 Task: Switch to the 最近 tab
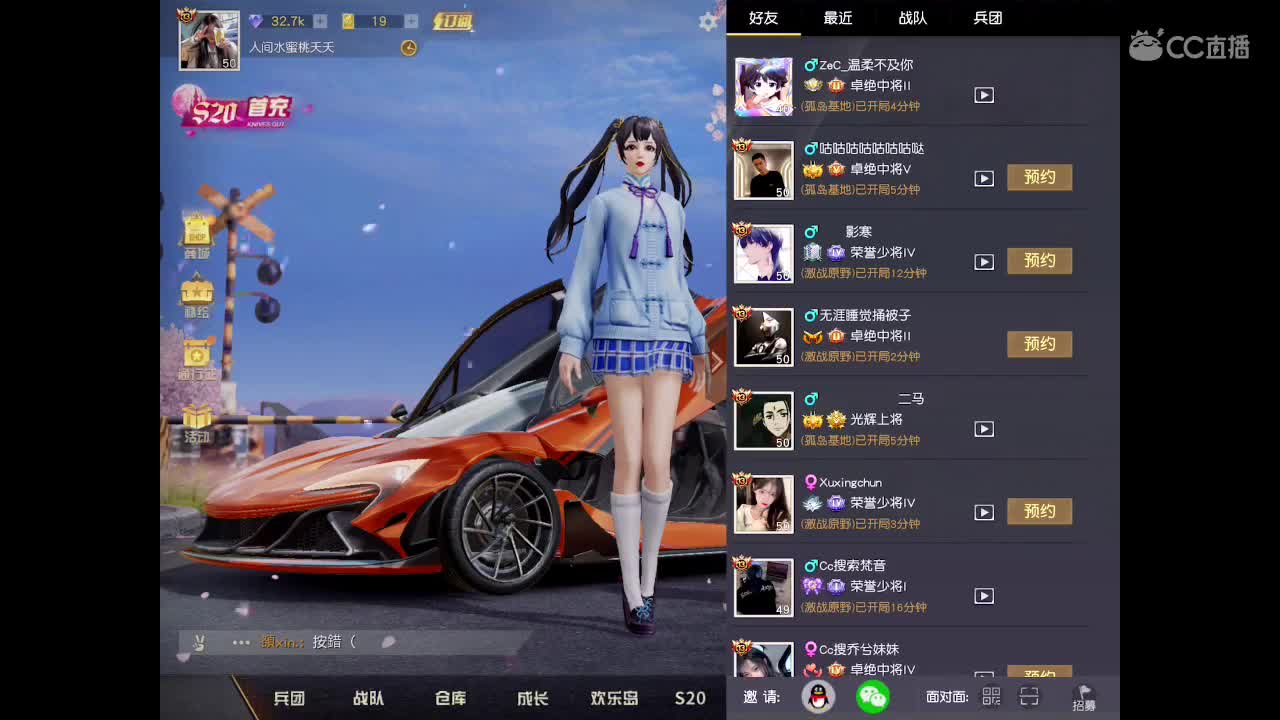(836, 18)
